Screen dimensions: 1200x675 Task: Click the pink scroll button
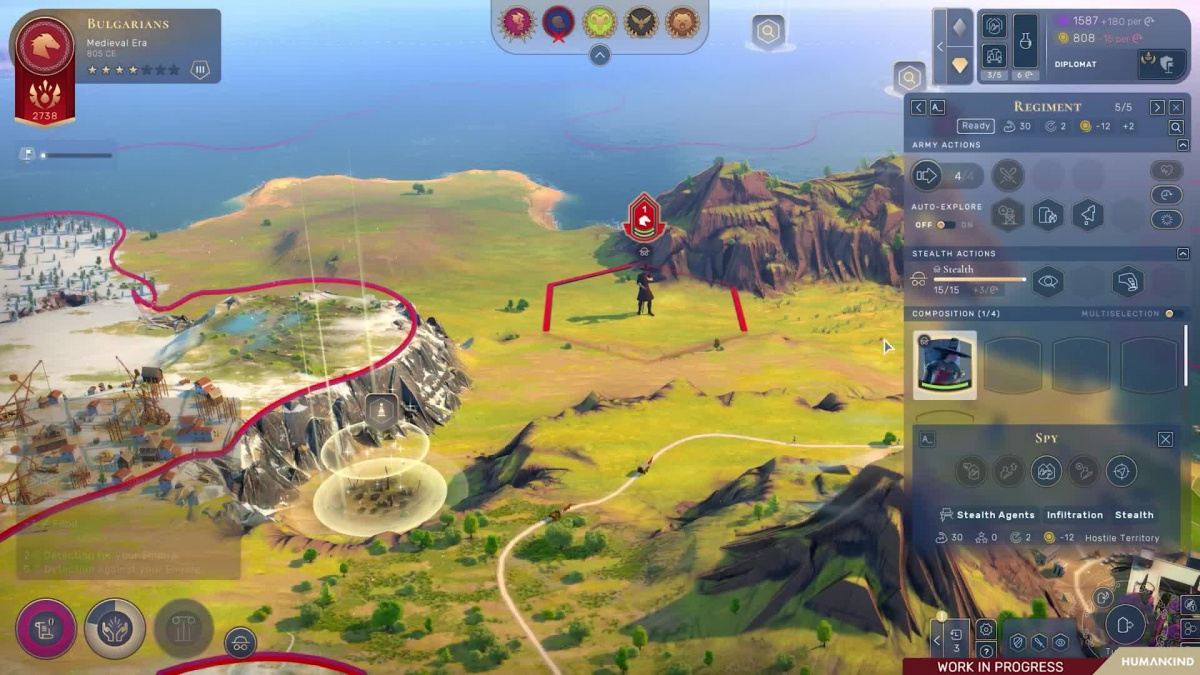click(x=45, y=628)
